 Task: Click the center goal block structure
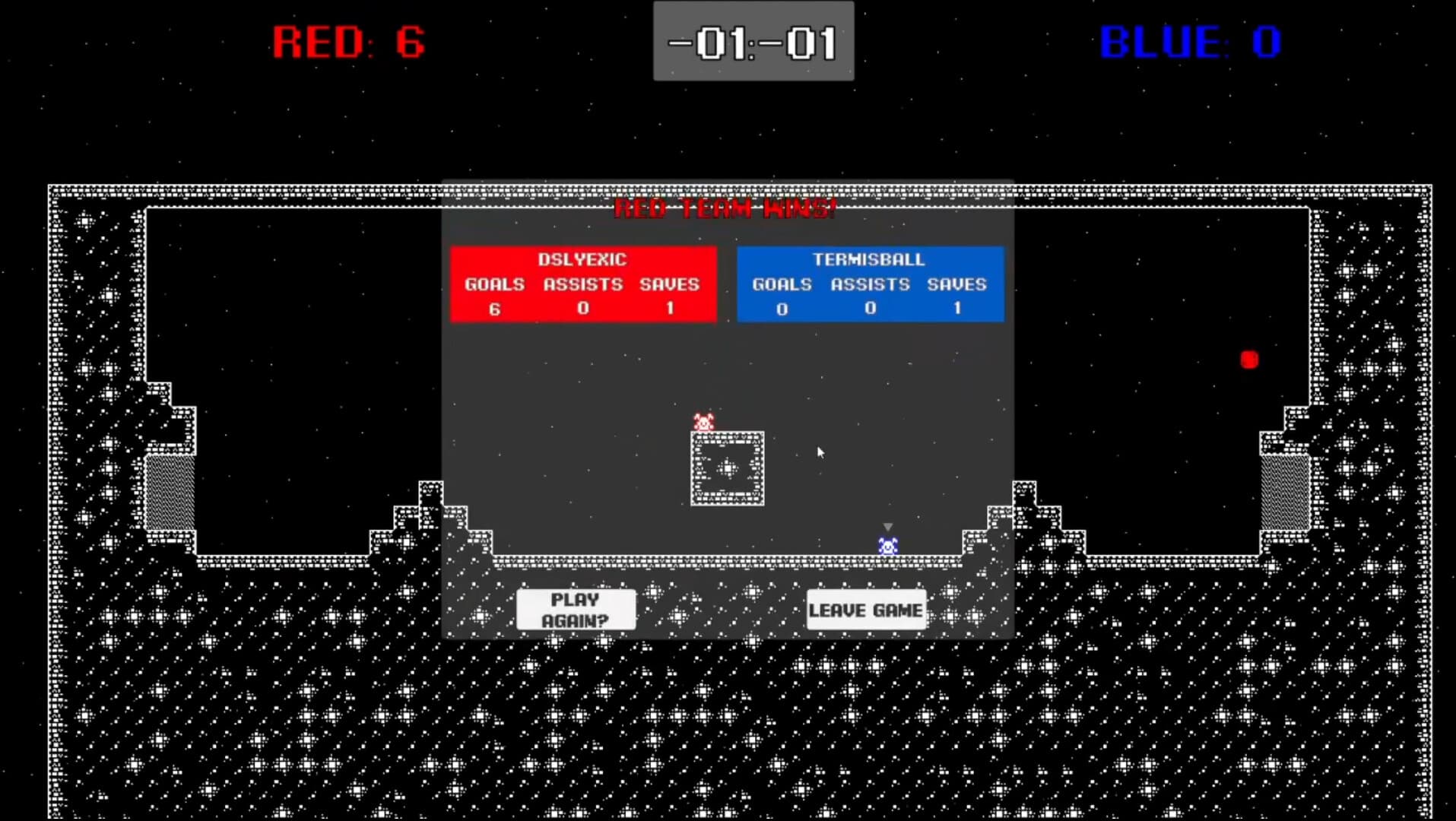(x=727, y=470)
